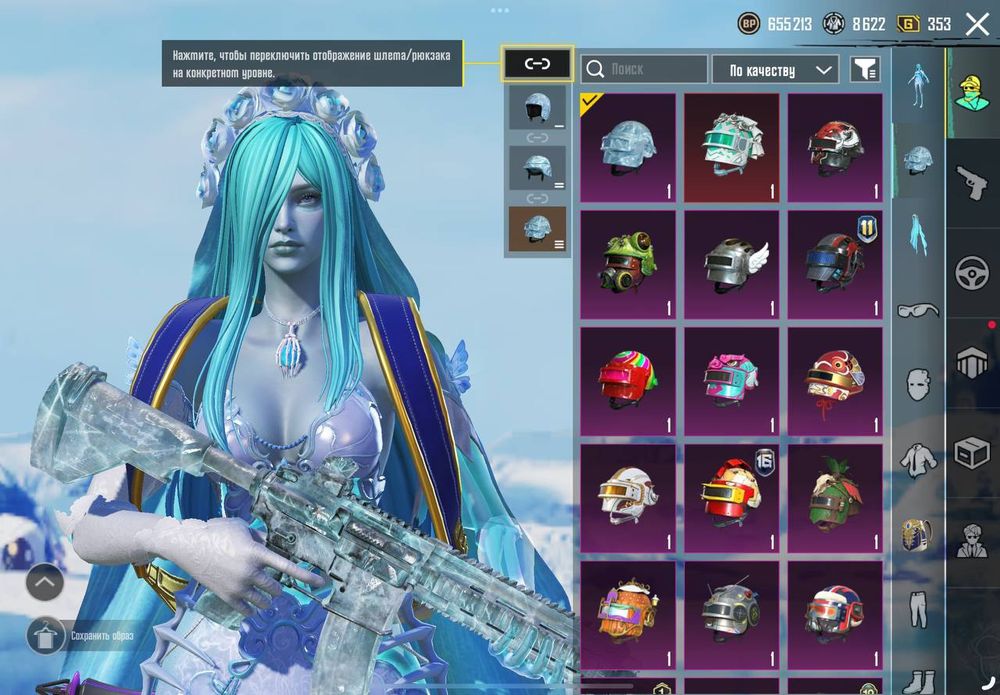
Task: Open the pants category
Action: [x=918, y=608]
